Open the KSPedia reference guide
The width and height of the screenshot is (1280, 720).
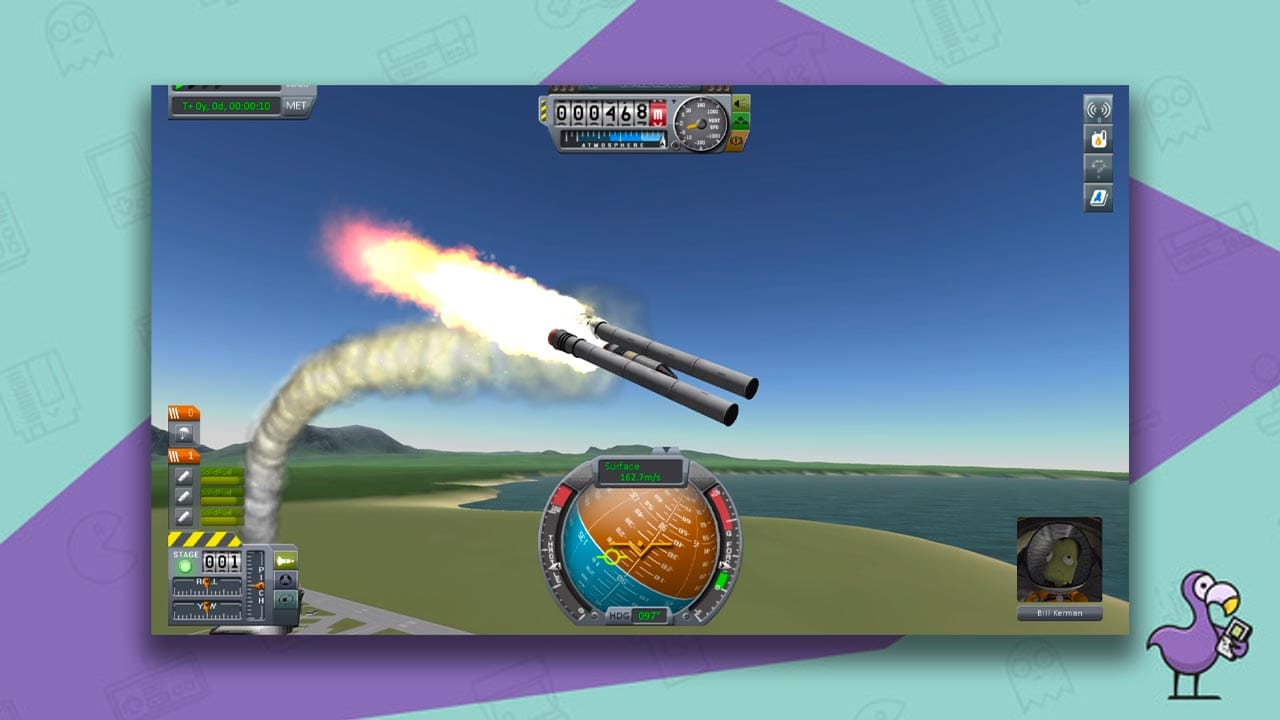[1098, 195]
